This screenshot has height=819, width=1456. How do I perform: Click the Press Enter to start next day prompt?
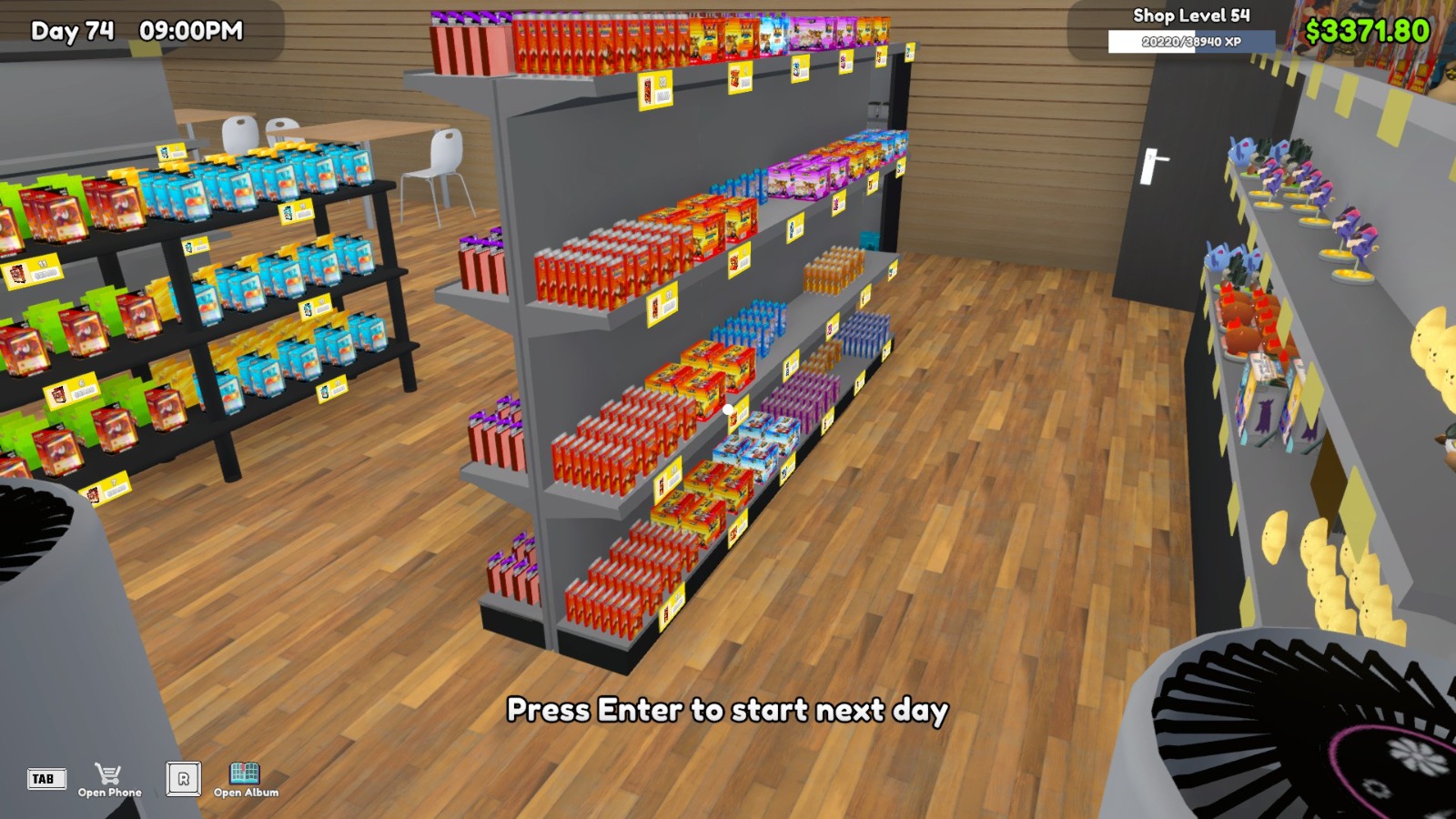728,713
